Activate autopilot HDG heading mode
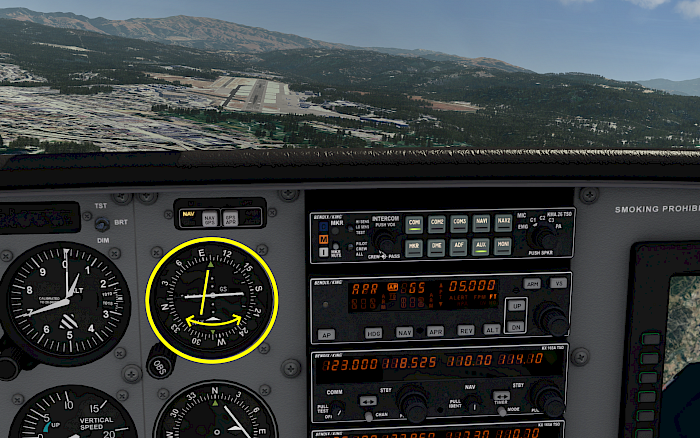 pos(373,332)
